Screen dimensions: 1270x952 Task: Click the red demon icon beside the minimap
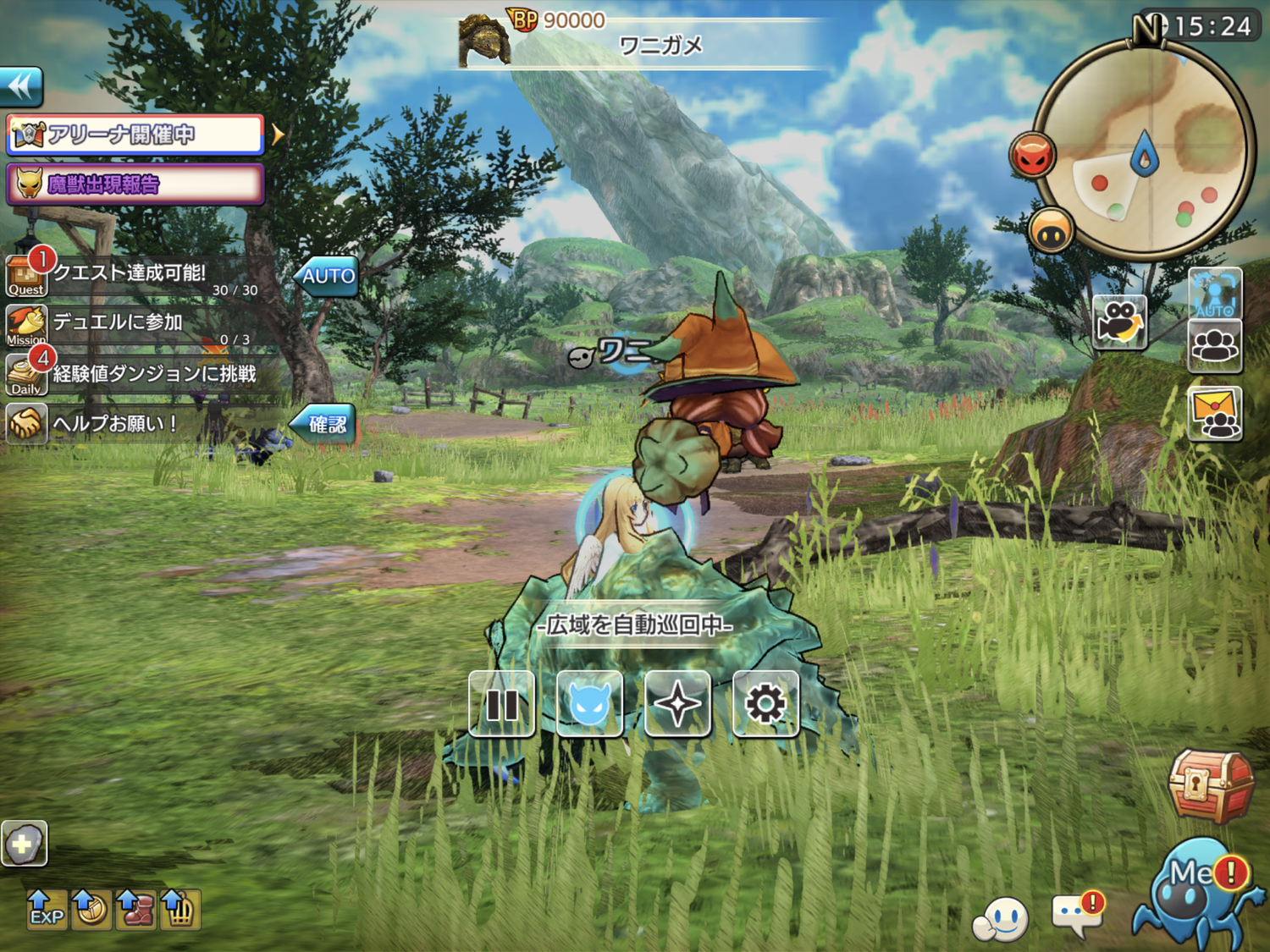pyautogui.click(x=1032, y=156)
